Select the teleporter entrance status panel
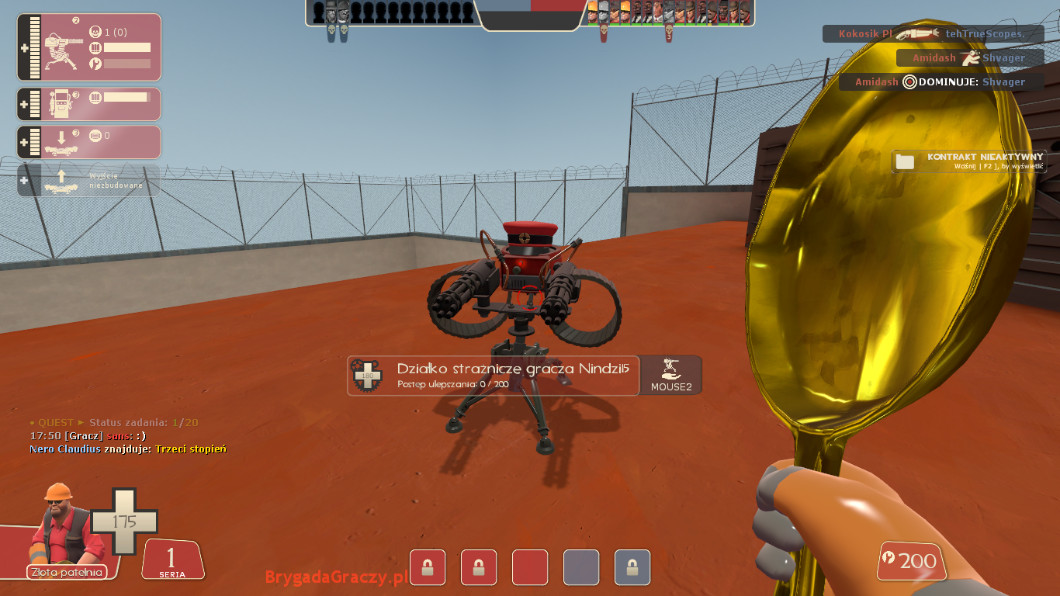 [x=89, y=142]
